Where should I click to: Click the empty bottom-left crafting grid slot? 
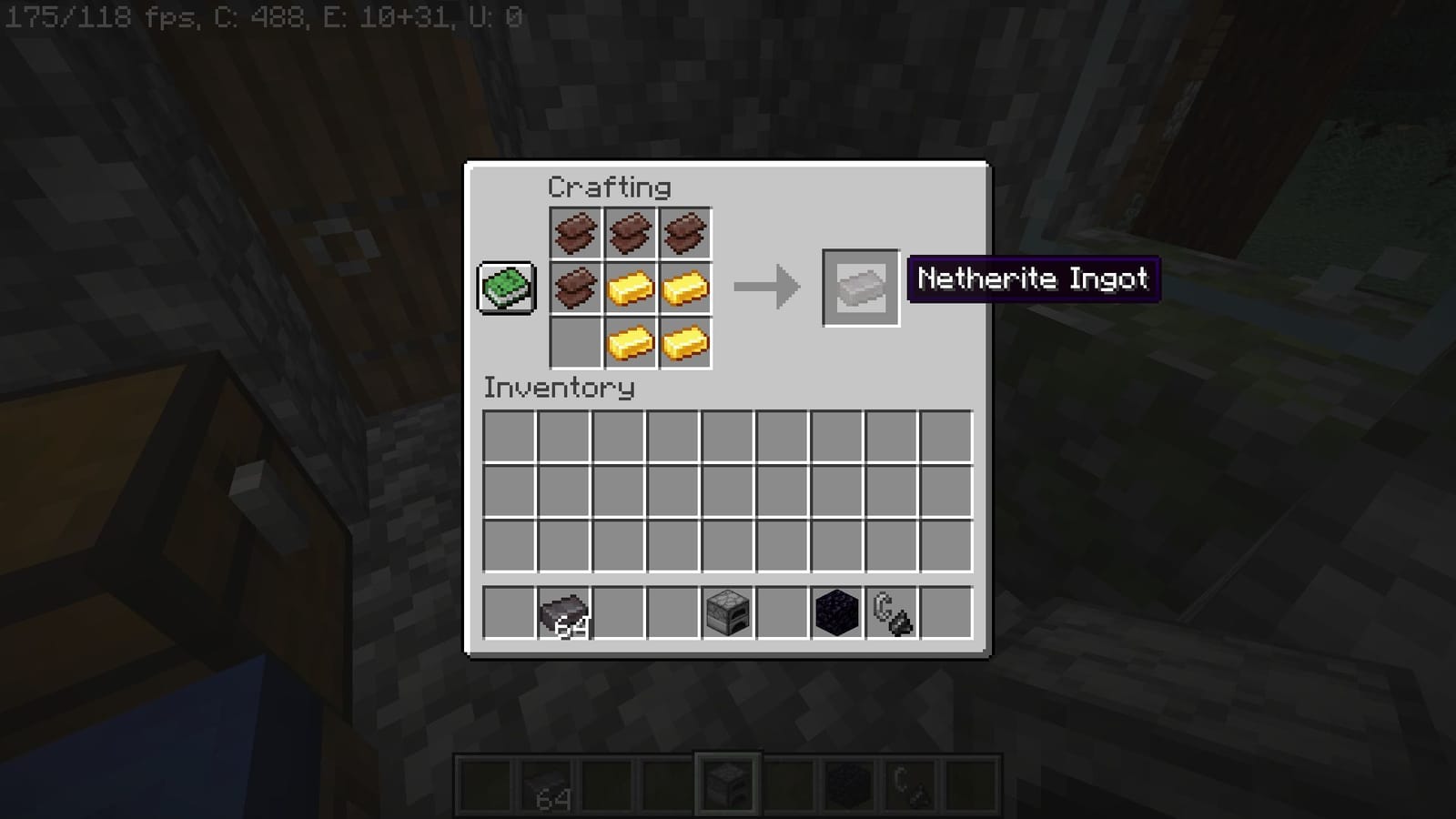point(576,342)
